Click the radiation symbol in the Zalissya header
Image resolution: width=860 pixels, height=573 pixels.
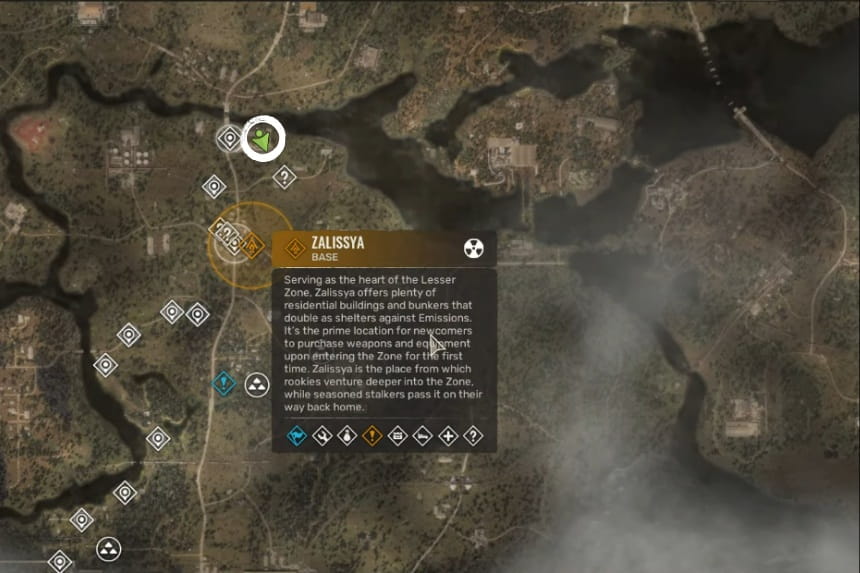click(474, 249)
